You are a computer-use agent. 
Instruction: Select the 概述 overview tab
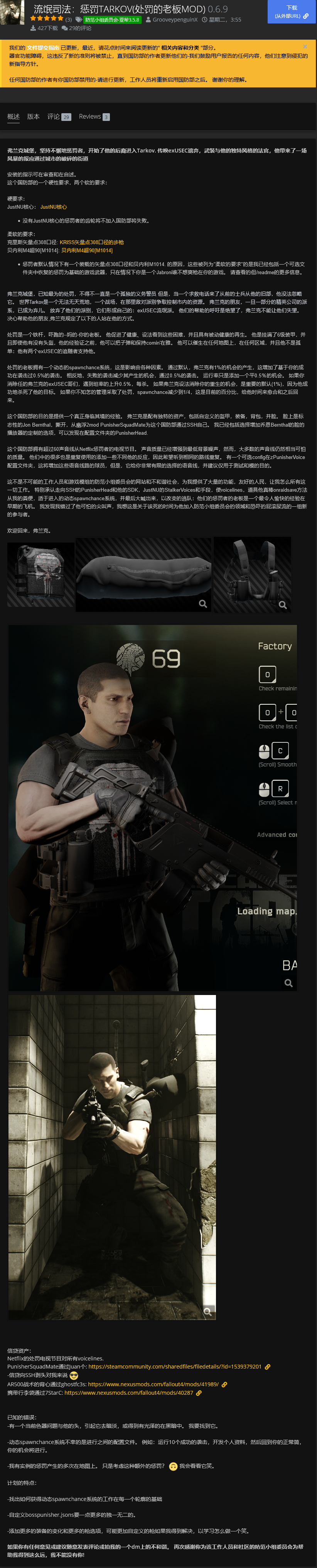point(13,117)
